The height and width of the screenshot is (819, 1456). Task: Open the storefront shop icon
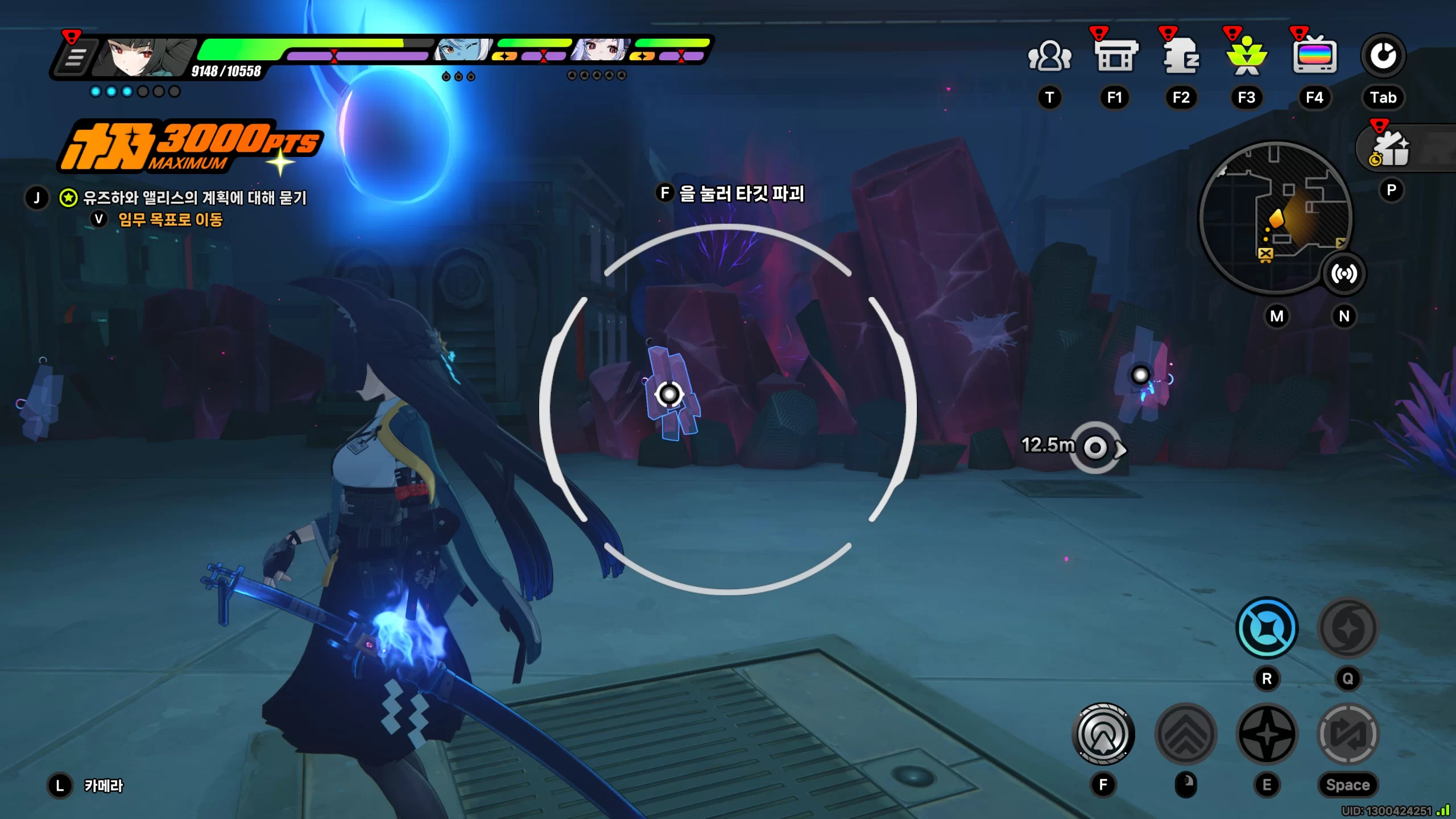(1115, 56)
